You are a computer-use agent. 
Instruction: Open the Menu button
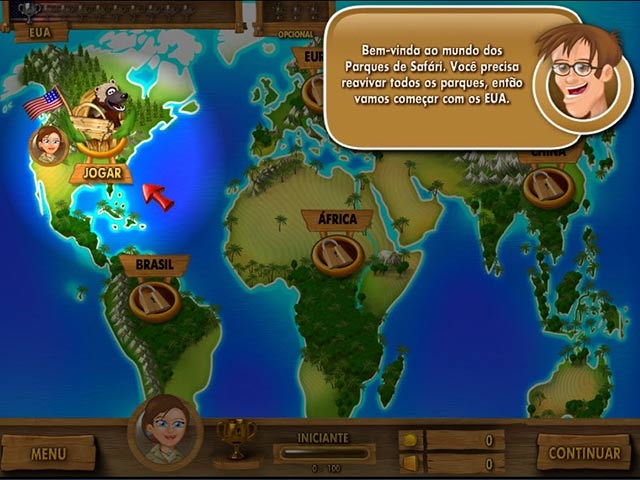tap(48, 453)
